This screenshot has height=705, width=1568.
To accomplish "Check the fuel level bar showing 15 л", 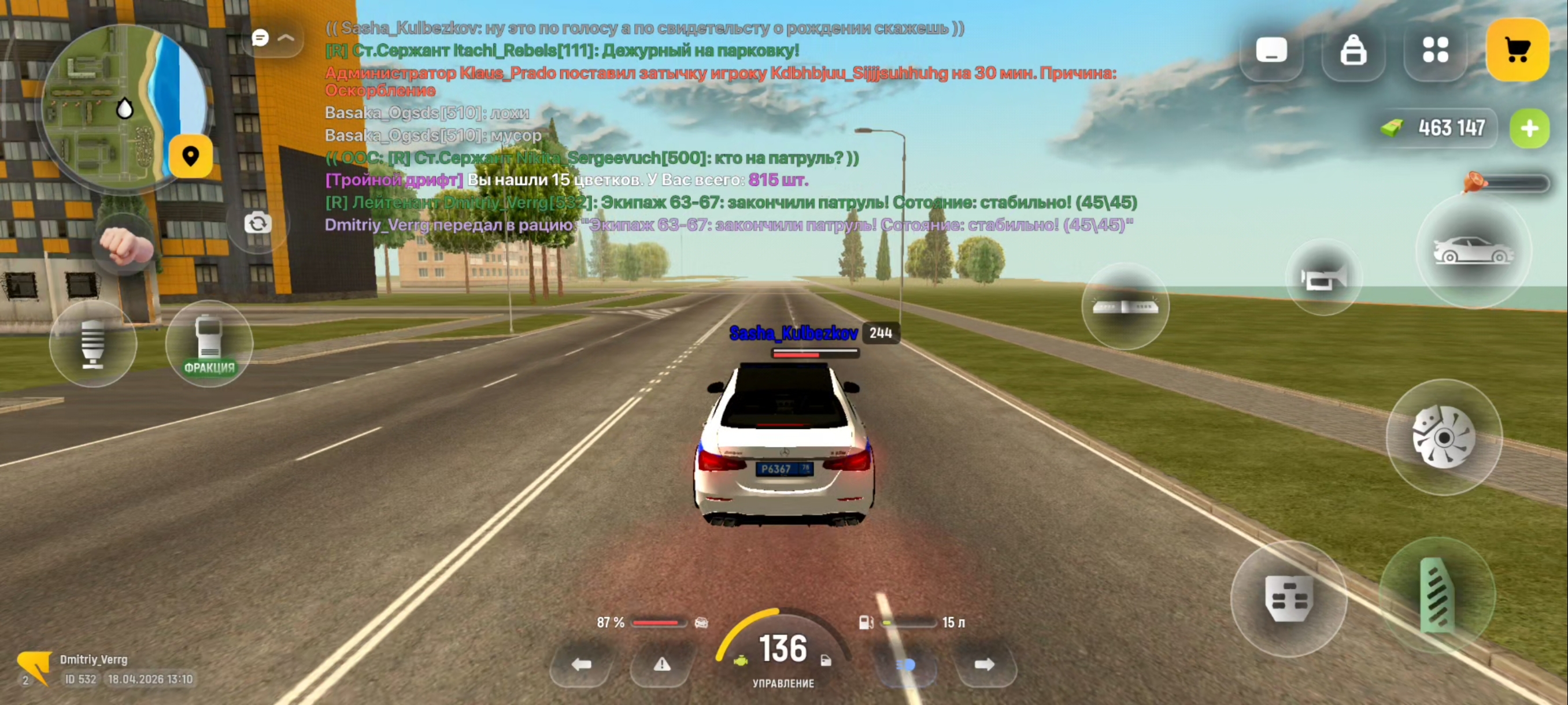I will 907,622.
